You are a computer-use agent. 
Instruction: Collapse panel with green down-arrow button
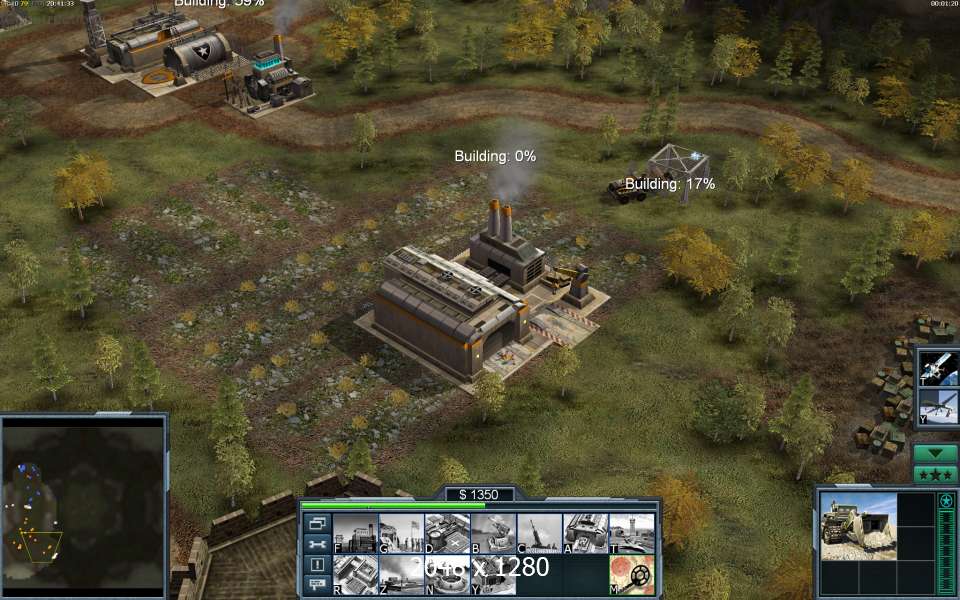(x=936, y=453)
